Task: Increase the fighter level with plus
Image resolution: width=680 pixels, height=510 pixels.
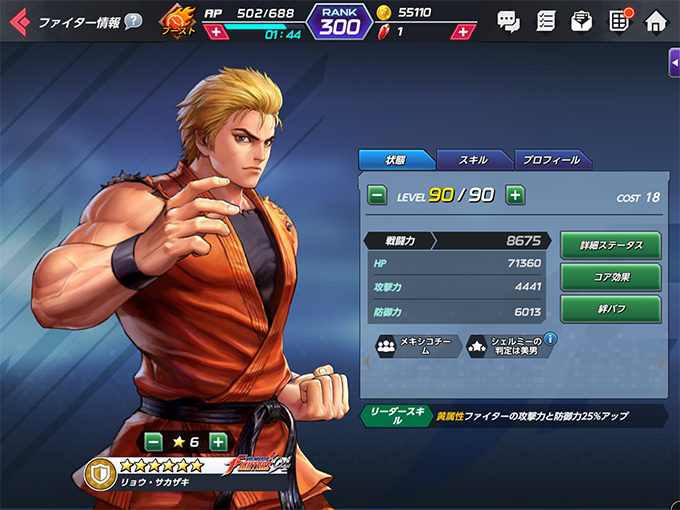Action: [515, 195]
